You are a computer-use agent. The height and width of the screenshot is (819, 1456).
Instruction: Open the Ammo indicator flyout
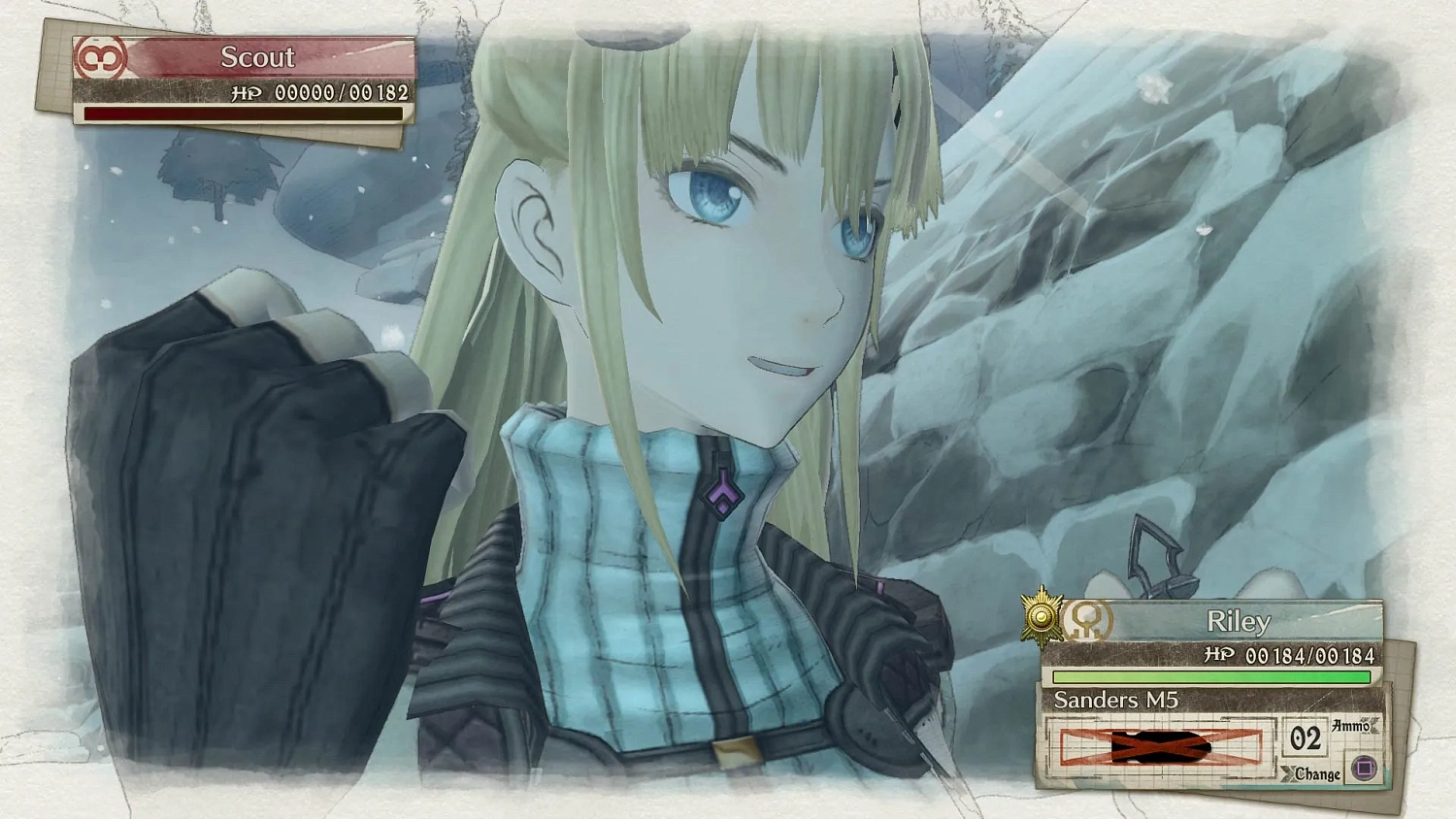1353,725
